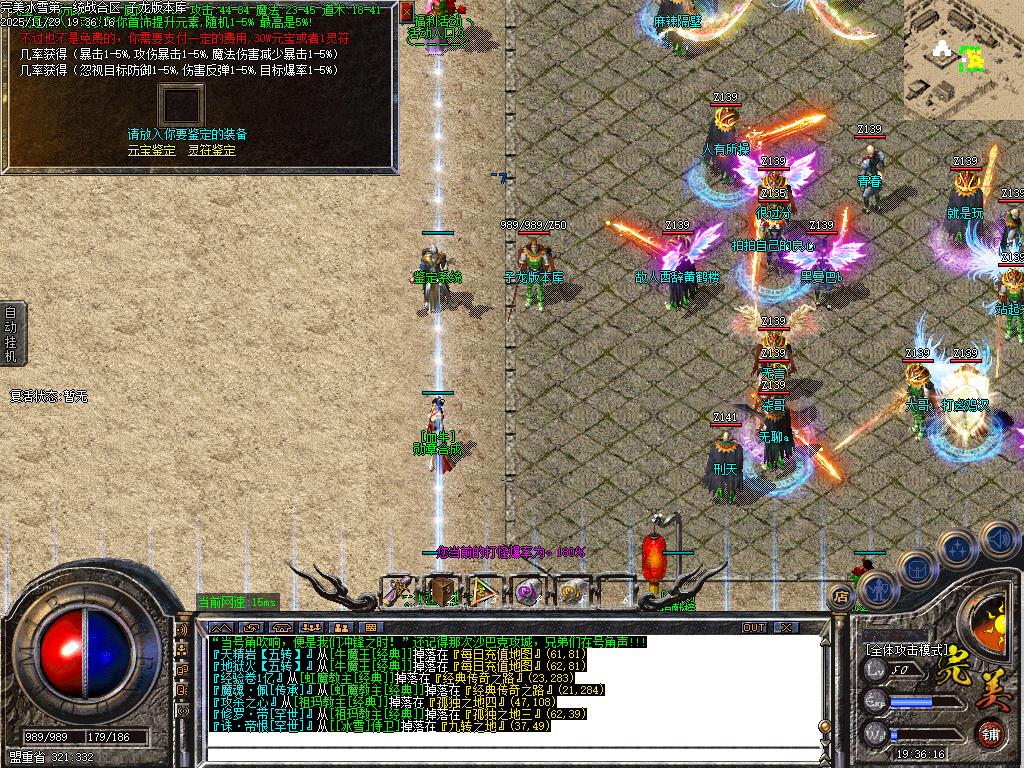Open the bag inventory round button
1024x768 pixels.
(x=916, y=568)
